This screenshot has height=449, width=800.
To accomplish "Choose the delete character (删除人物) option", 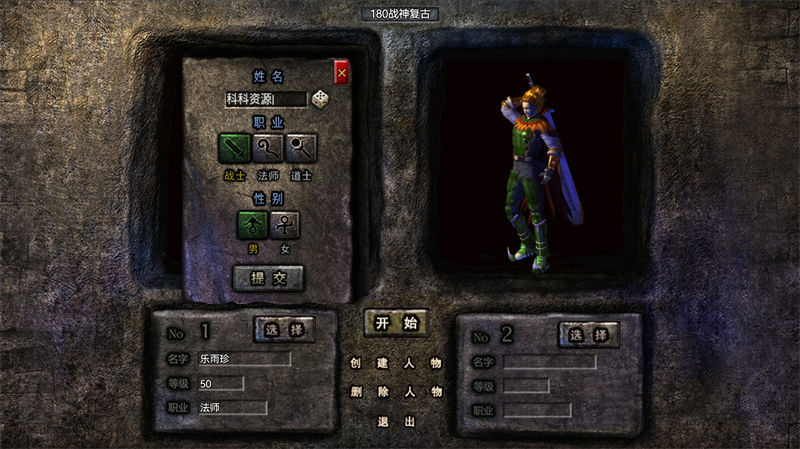I will coord(395,392).
